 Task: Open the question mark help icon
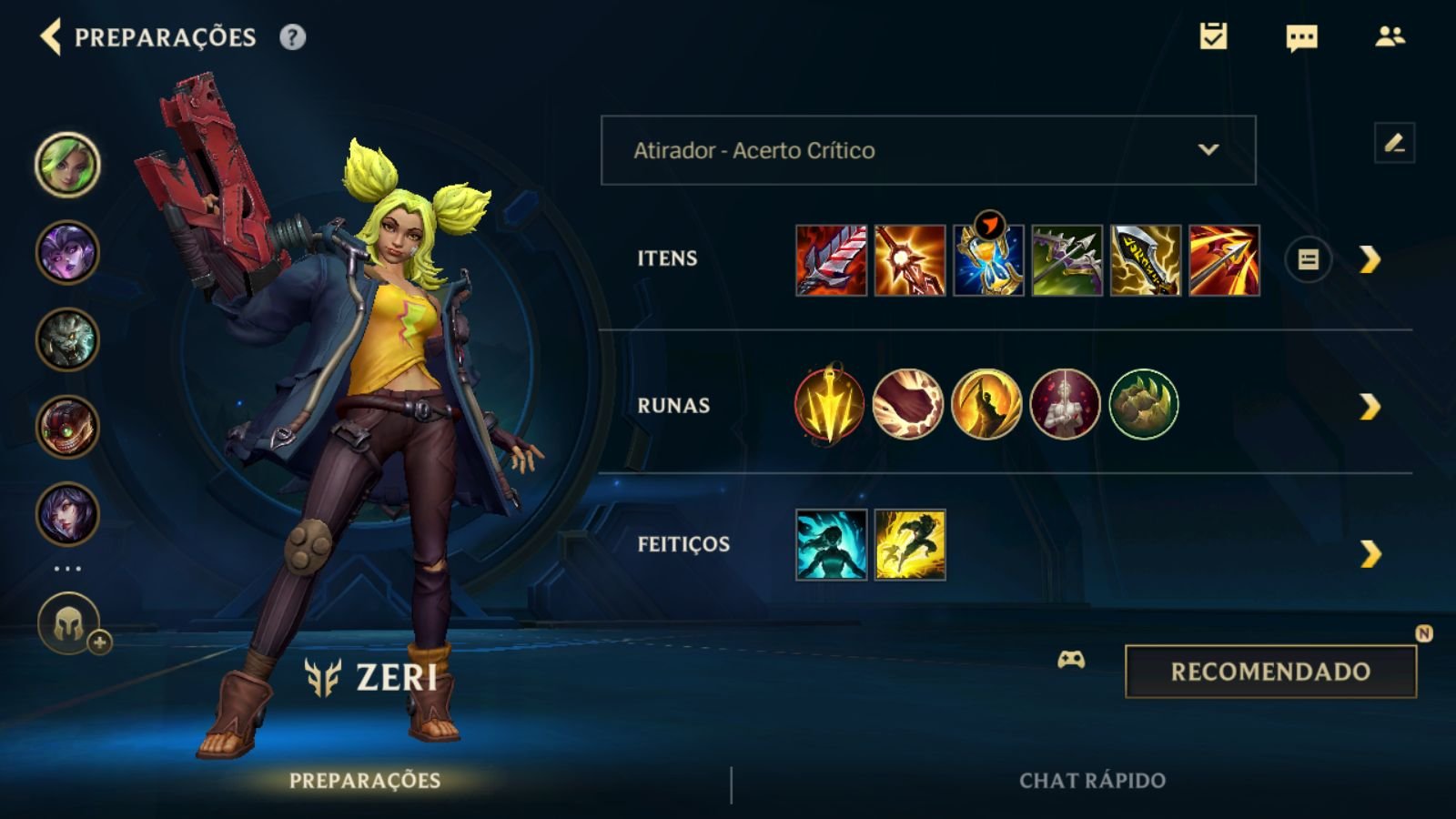point(292,37)
